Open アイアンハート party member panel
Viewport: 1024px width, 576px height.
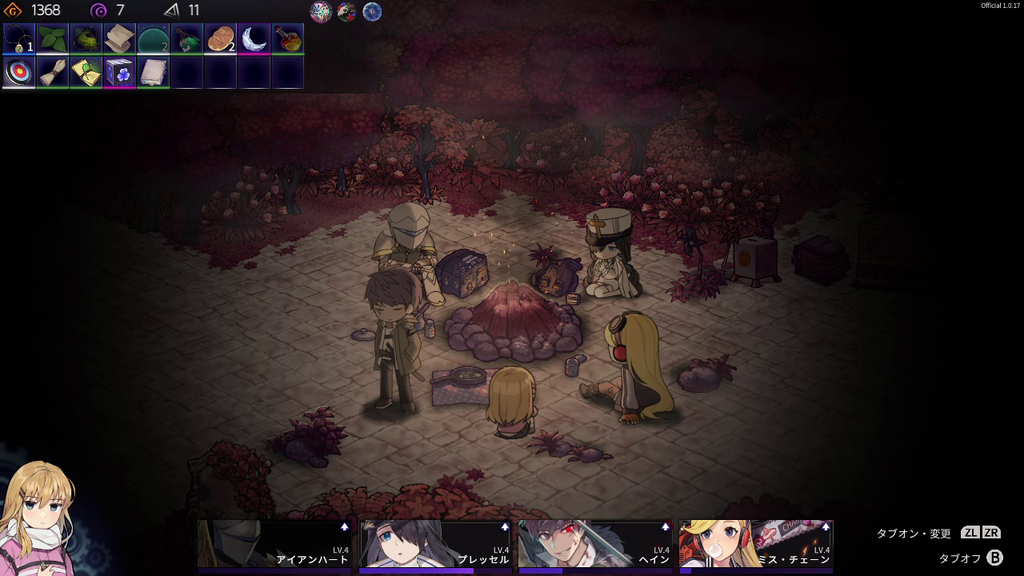(275, 545)
